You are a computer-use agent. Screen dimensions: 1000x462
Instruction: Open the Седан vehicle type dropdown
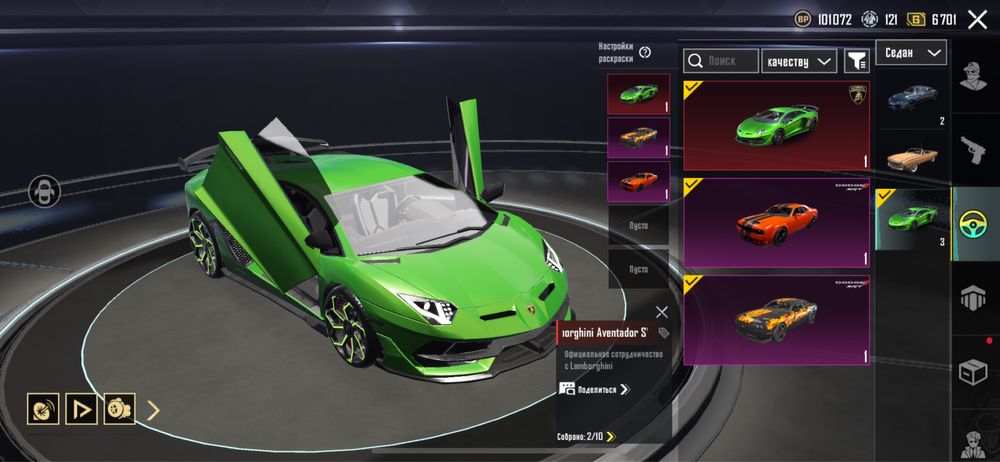pos(910,53)
